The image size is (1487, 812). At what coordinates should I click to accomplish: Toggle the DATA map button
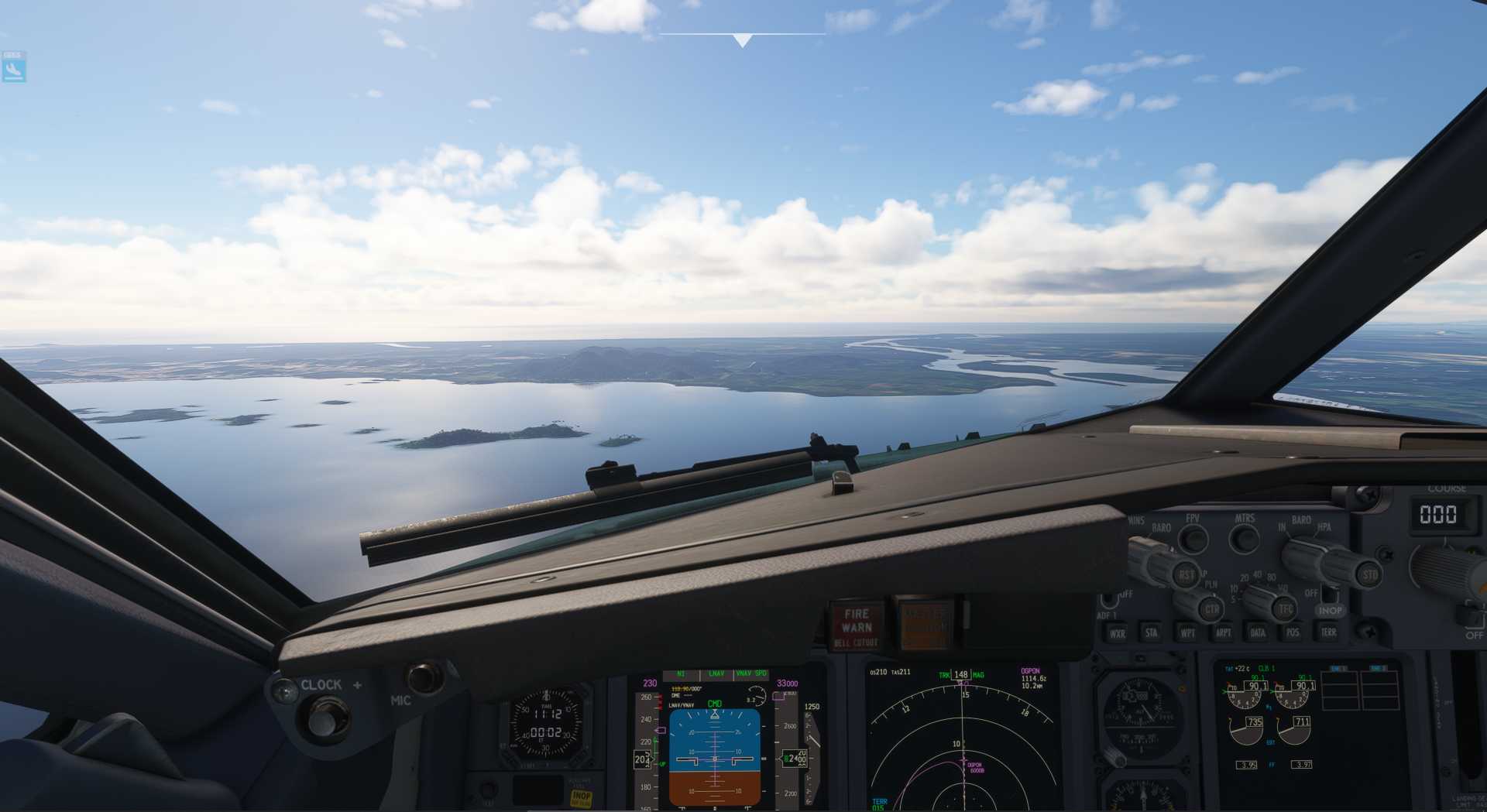(1258, 633)
